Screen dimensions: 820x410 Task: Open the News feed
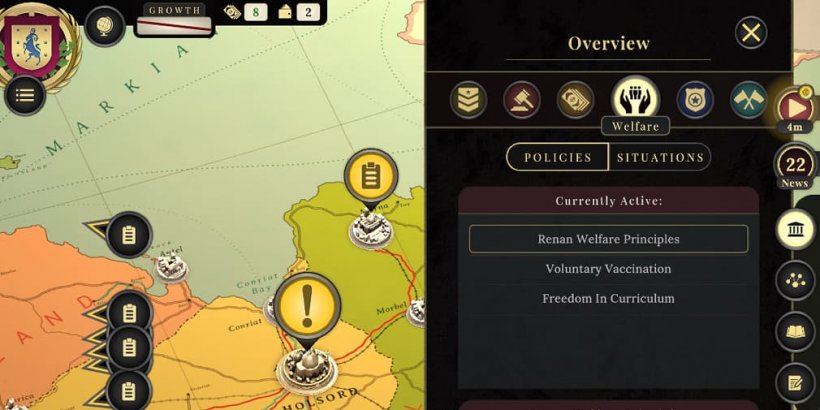tap(796, 167)
